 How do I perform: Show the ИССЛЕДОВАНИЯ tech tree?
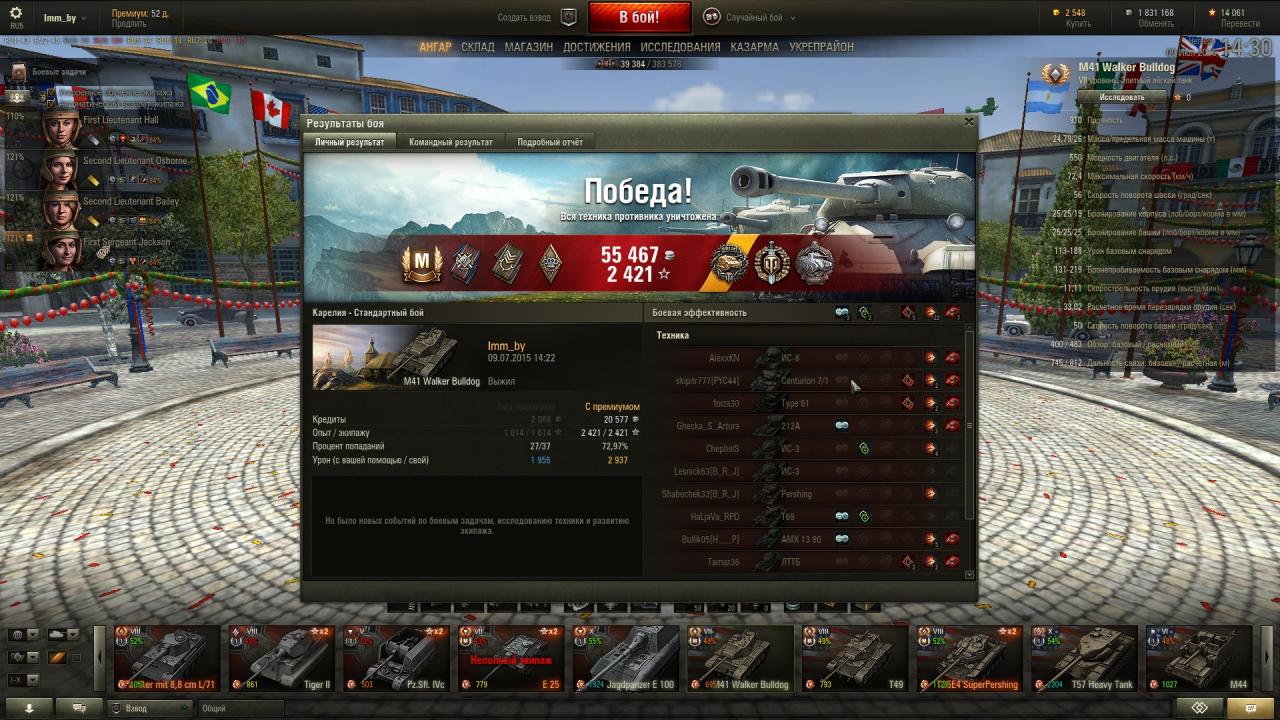point(680,47)
